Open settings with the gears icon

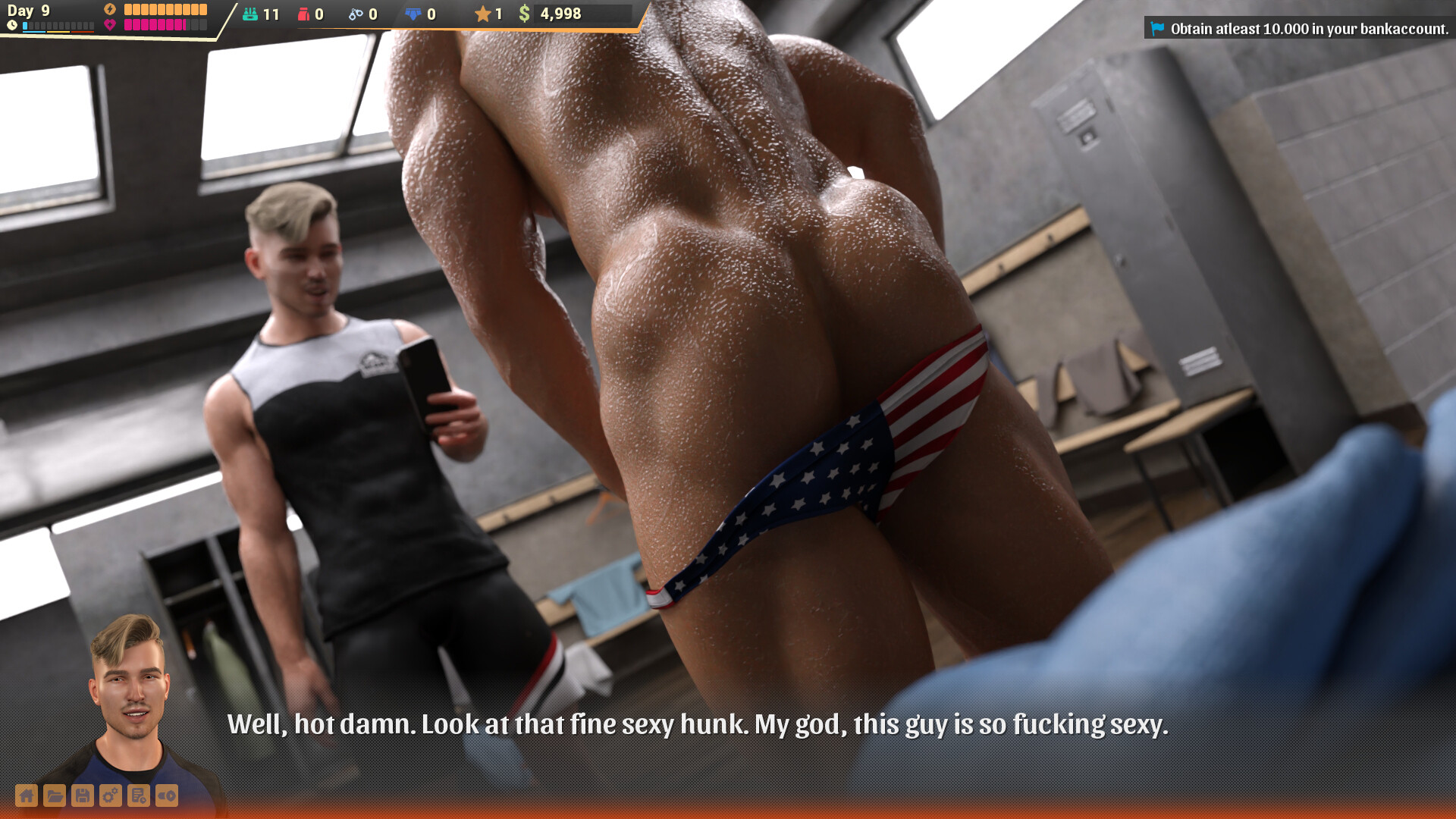(x=111, y=795)
